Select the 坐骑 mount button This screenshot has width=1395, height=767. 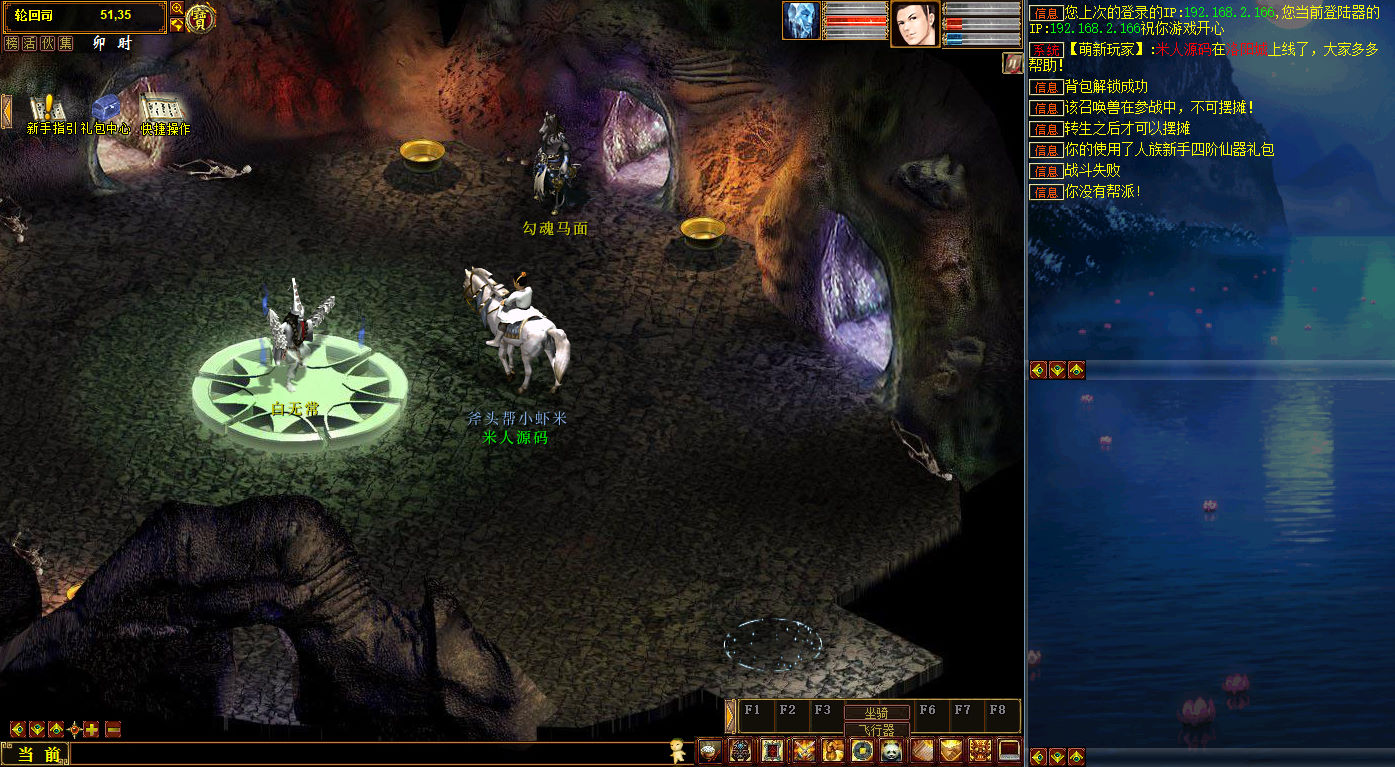click(876, 713)
